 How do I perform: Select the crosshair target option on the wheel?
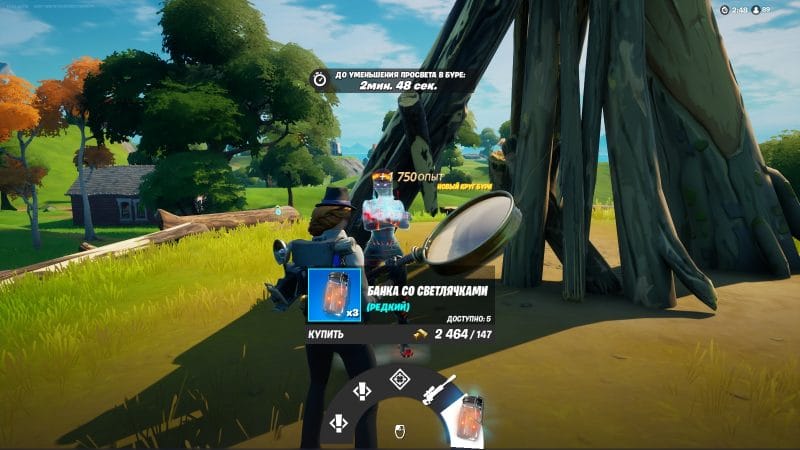[399, 378]
